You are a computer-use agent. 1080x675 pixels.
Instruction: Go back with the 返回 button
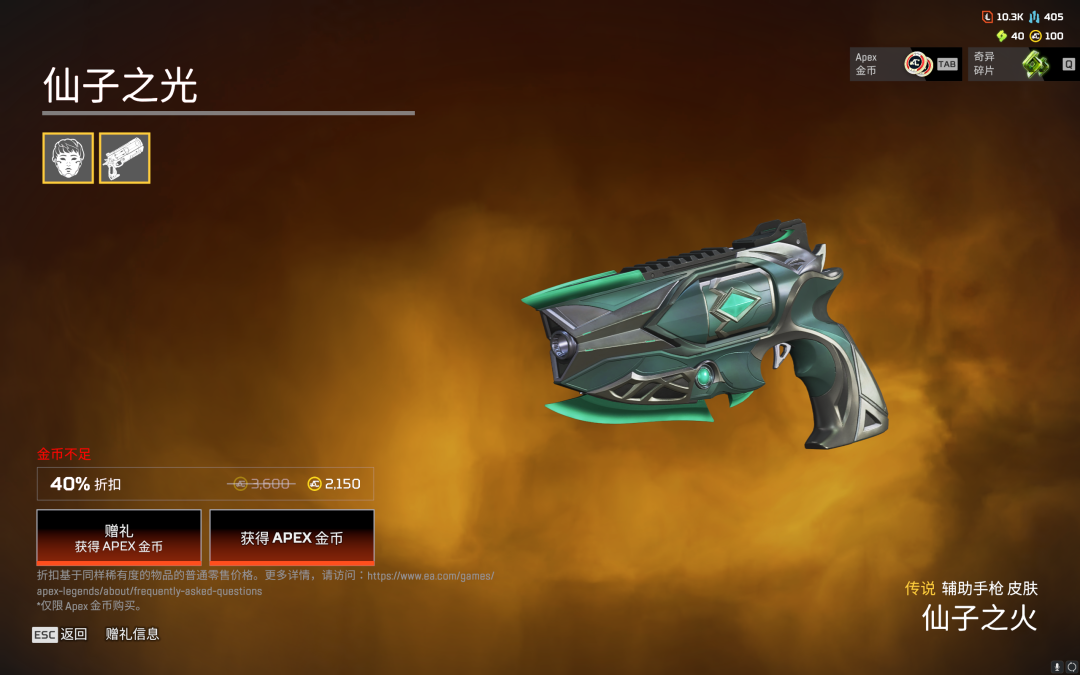coord(61,634)
